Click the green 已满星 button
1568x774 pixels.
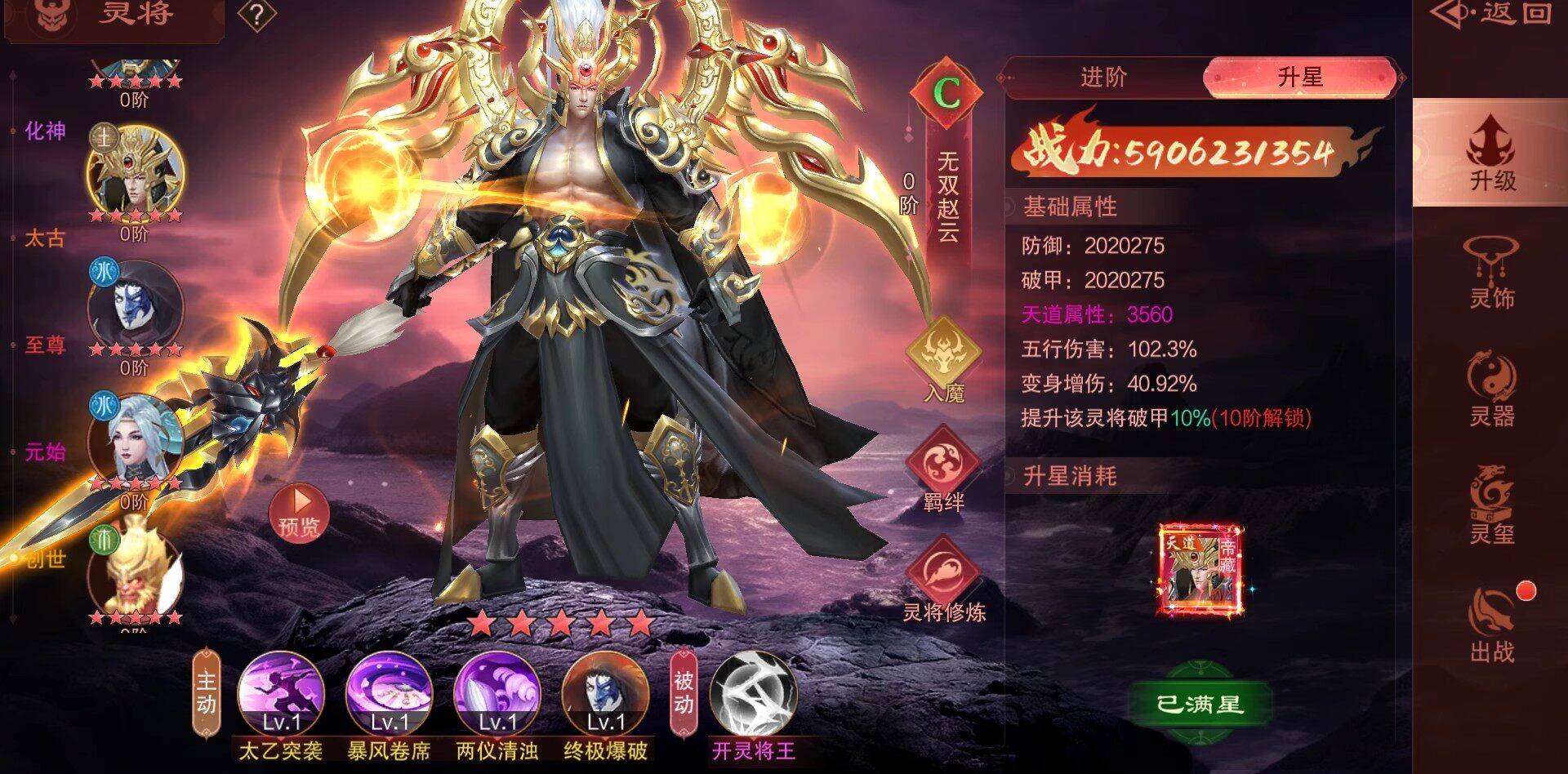coord(1200,704)
